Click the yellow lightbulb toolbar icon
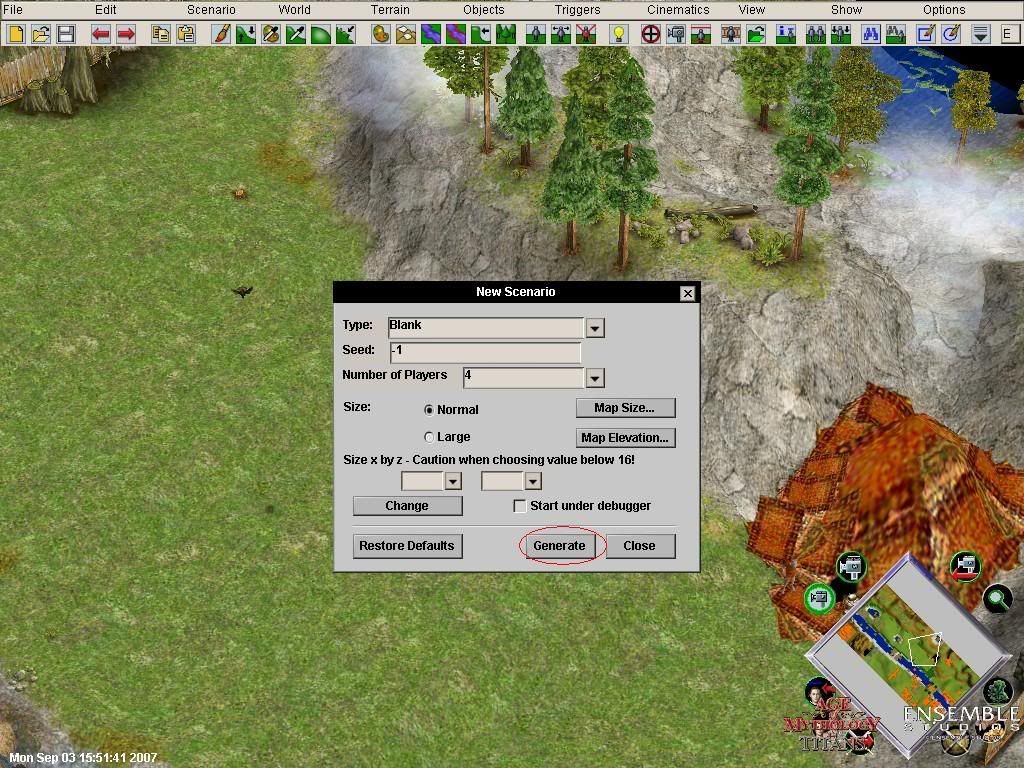1024x768 pixels. coord(619,34)
